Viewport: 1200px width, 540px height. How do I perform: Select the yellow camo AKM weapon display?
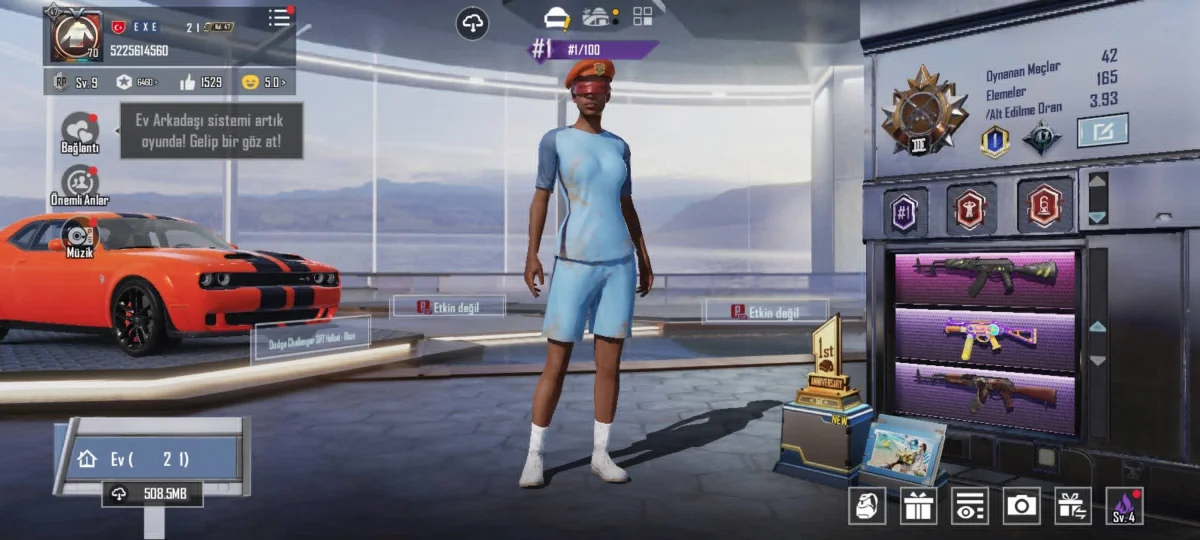(985, 273)
